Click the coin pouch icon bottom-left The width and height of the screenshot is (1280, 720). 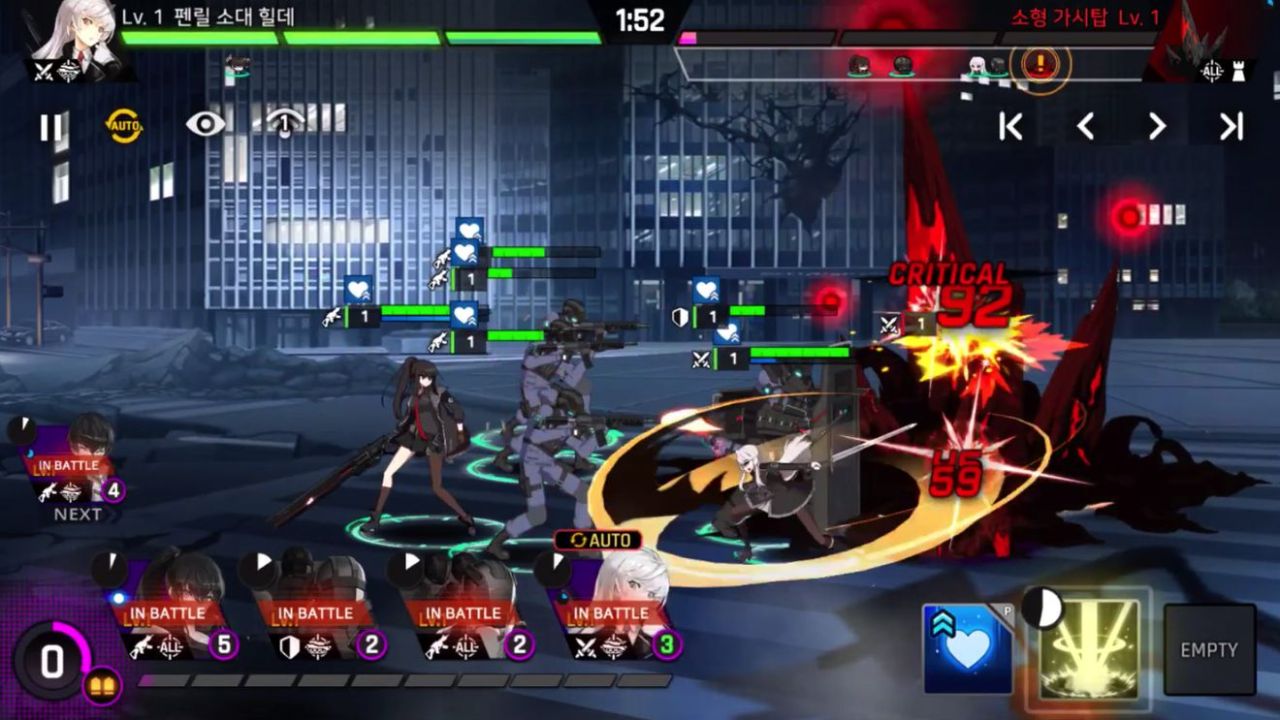coord(103,683)
